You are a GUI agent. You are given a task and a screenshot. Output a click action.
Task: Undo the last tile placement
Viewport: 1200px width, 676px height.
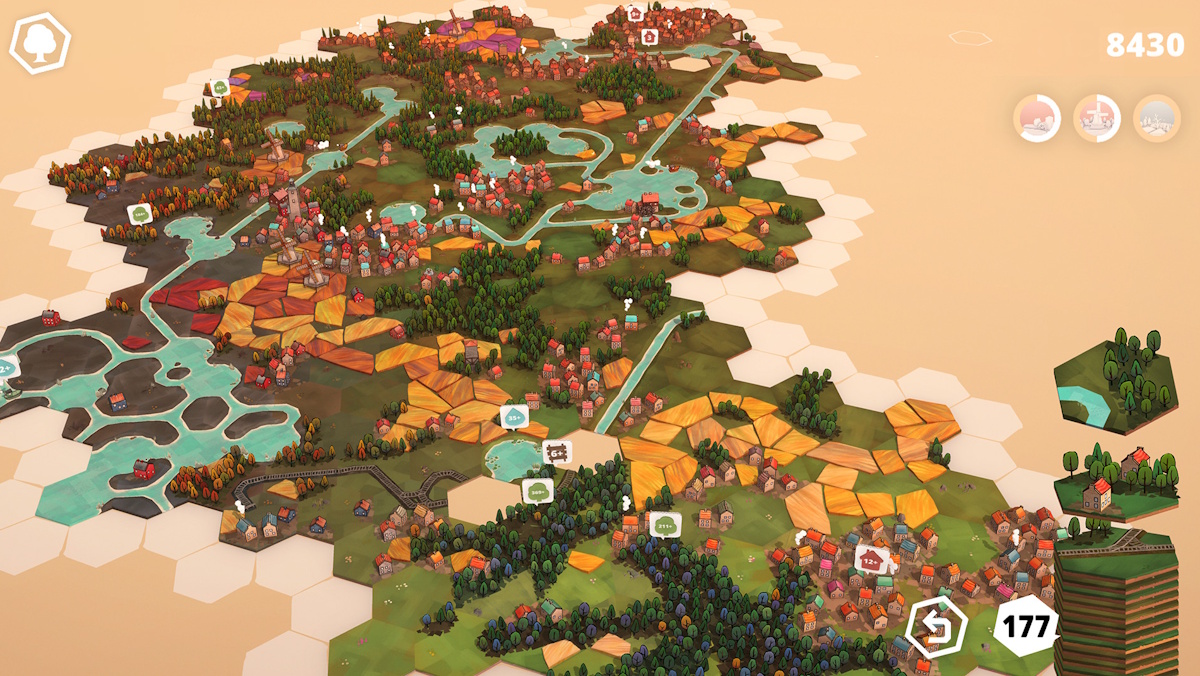tap(937, 627)
